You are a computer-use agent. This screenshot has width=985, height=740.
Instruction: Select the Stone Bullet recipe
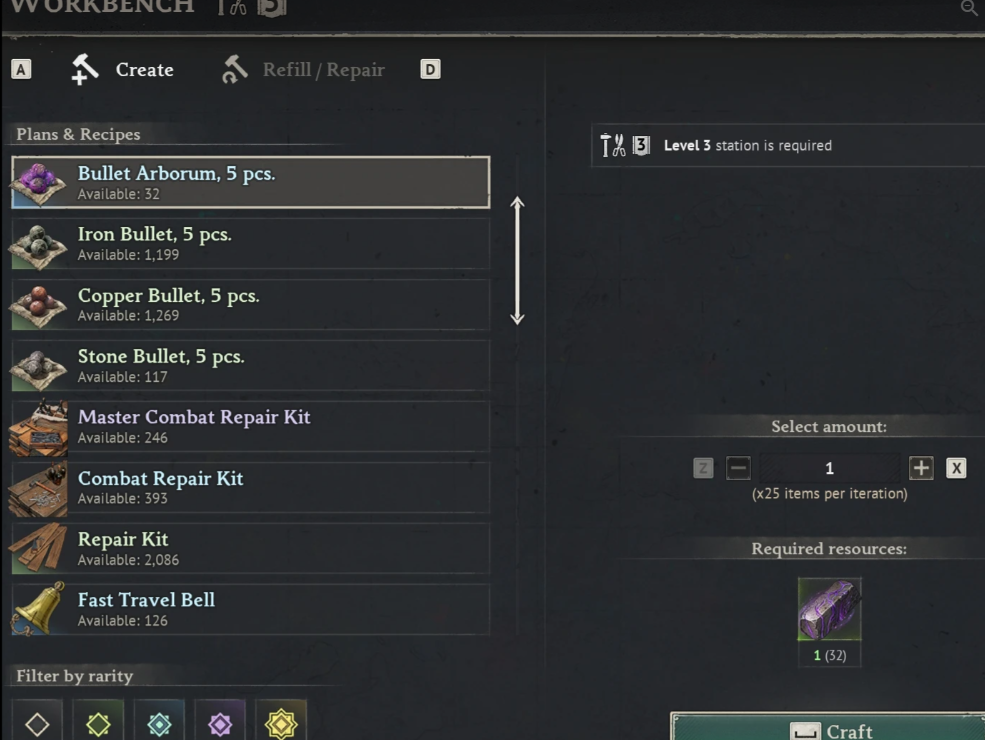tap(250, 365)
